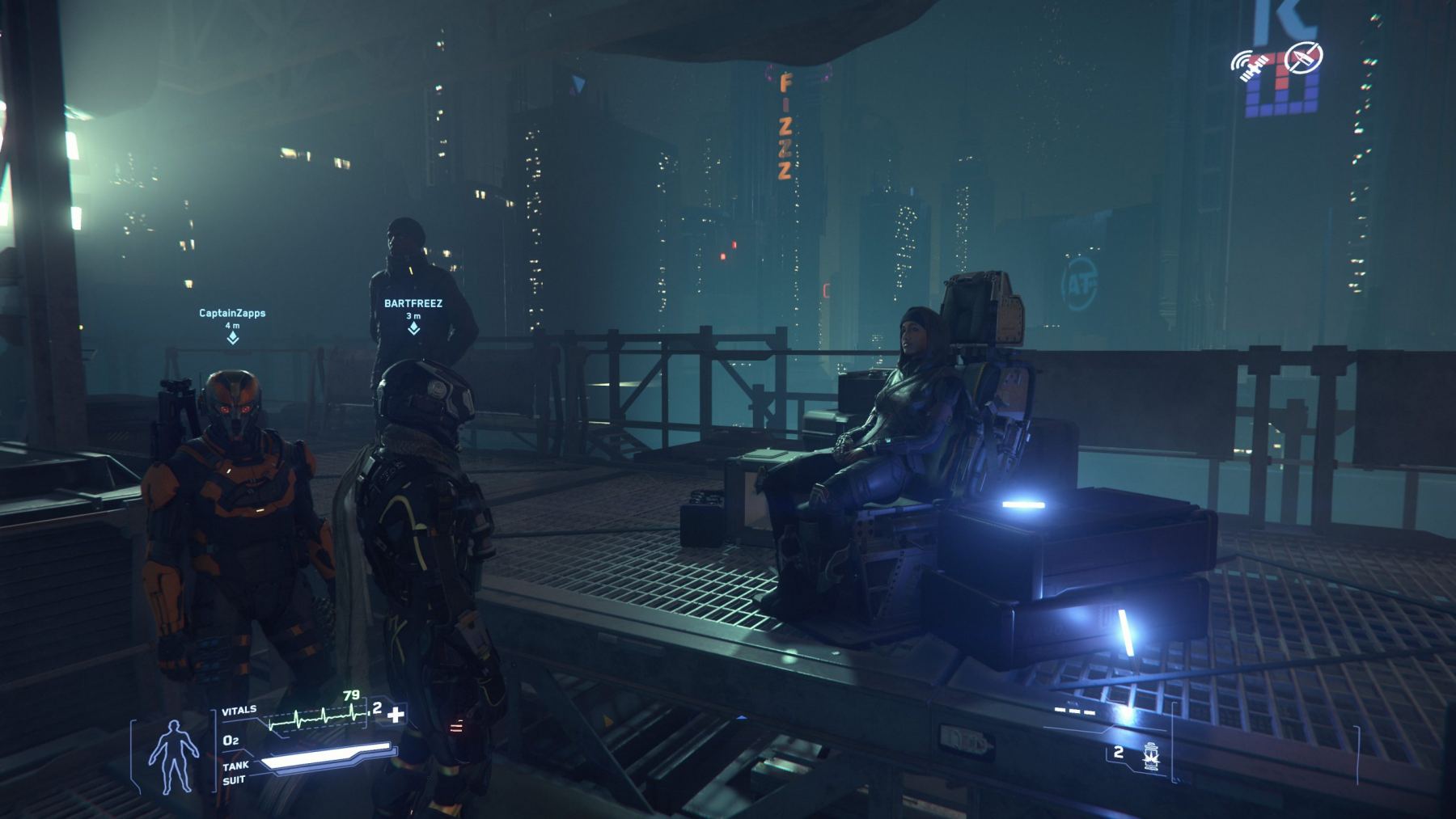
Task: Click the white medical cross icon
Action: coord(396,714)
